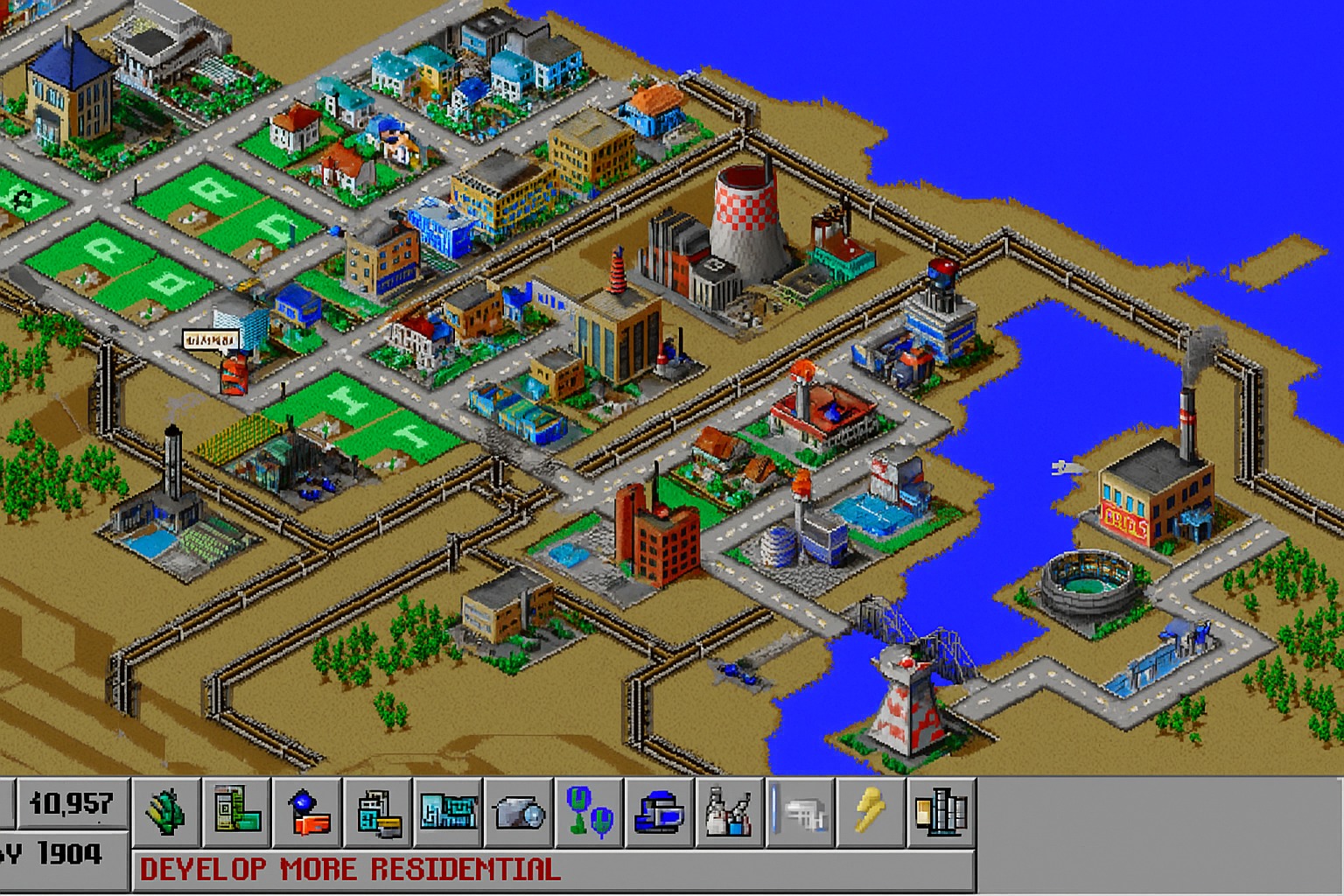
Task: Choose the factory with smokestacks icon
Action: tap(731, 812)
